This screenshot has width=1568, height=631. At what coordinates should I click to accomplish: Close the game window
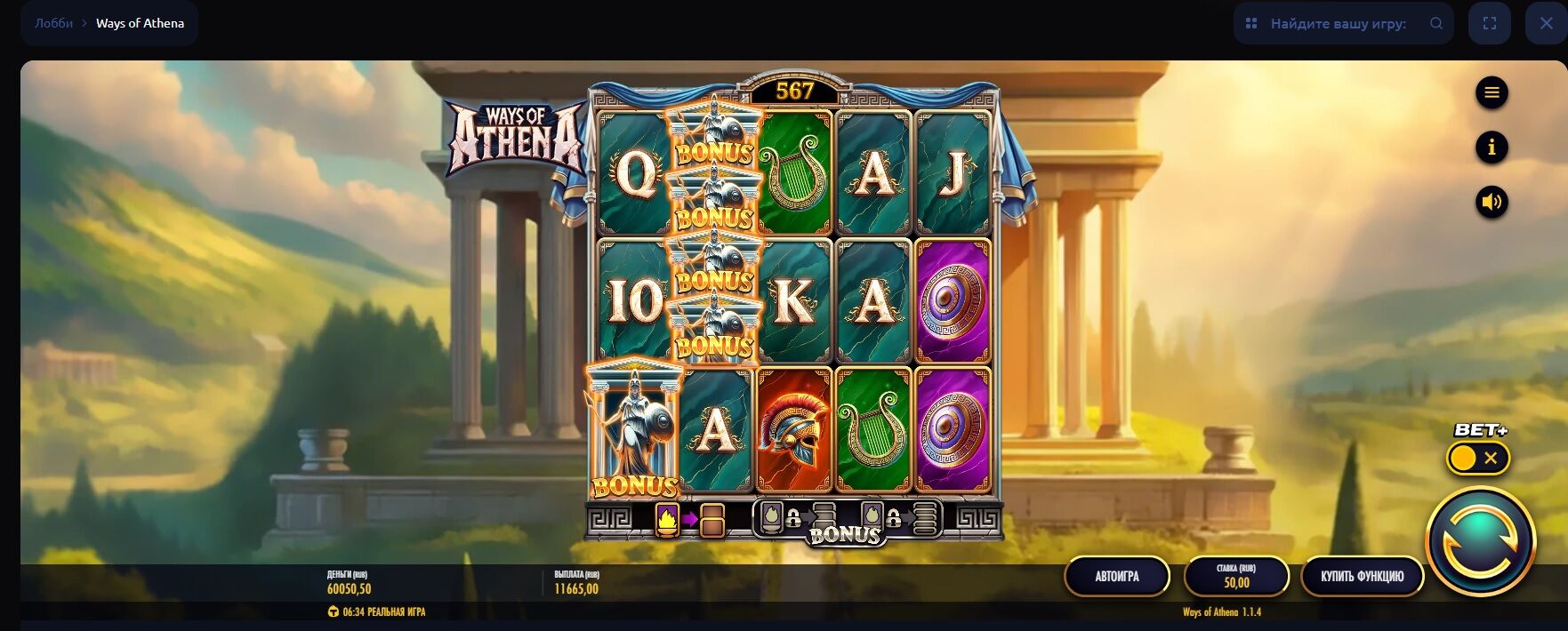click(1546, 24)
